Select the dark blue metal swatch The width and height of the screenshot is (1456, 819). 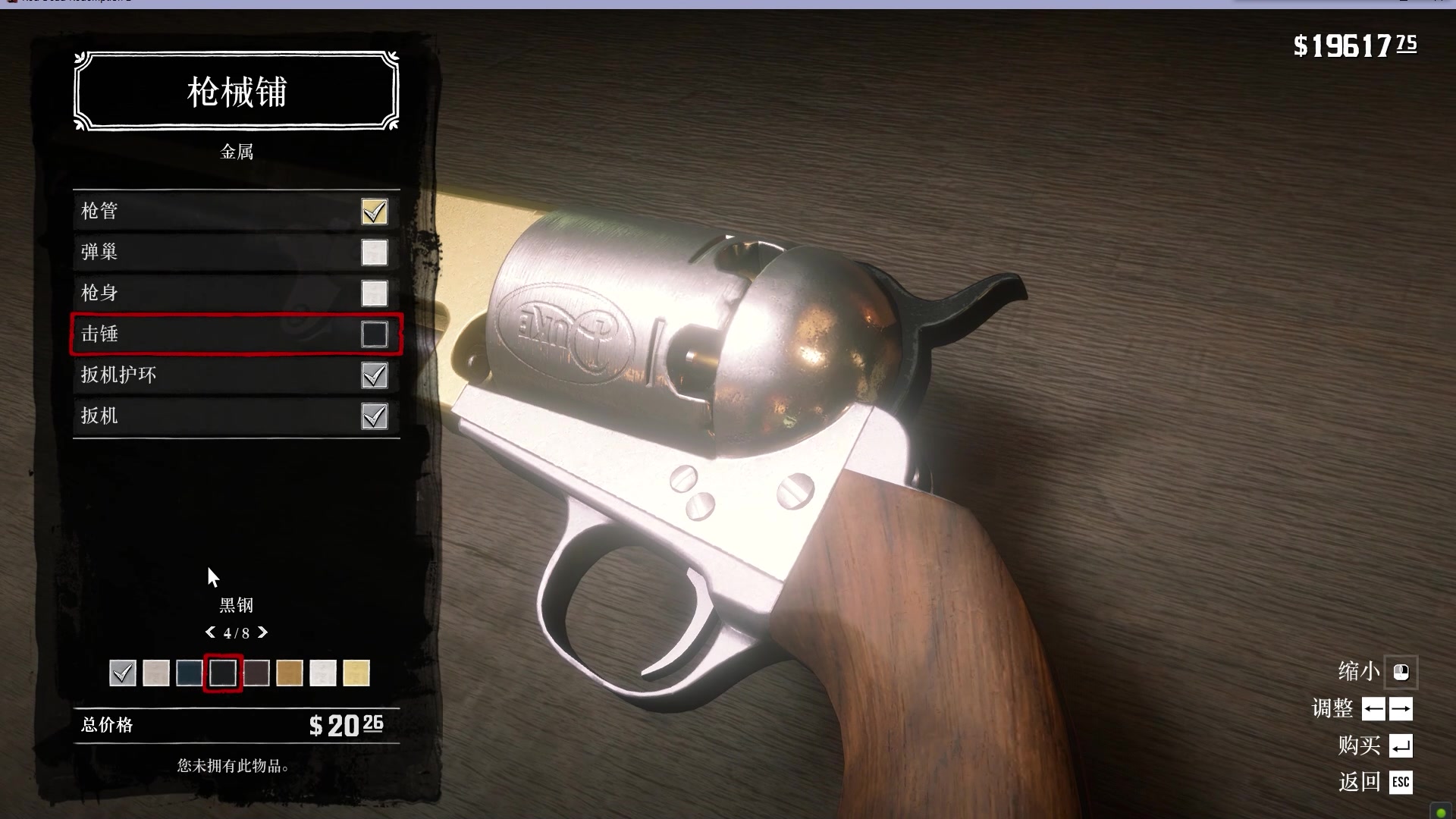[x=190, y=673]
